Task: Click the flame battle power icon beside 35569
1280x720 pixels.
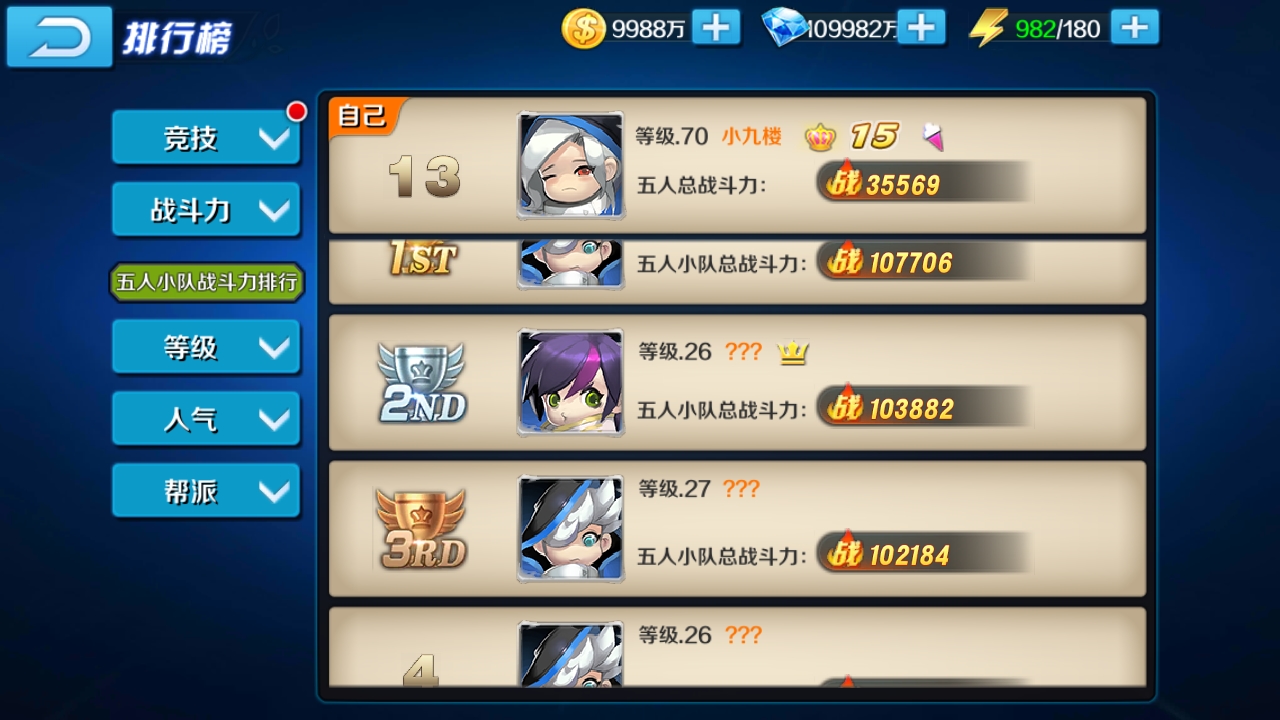Action: pyautogui.click(x=848, y=183)
